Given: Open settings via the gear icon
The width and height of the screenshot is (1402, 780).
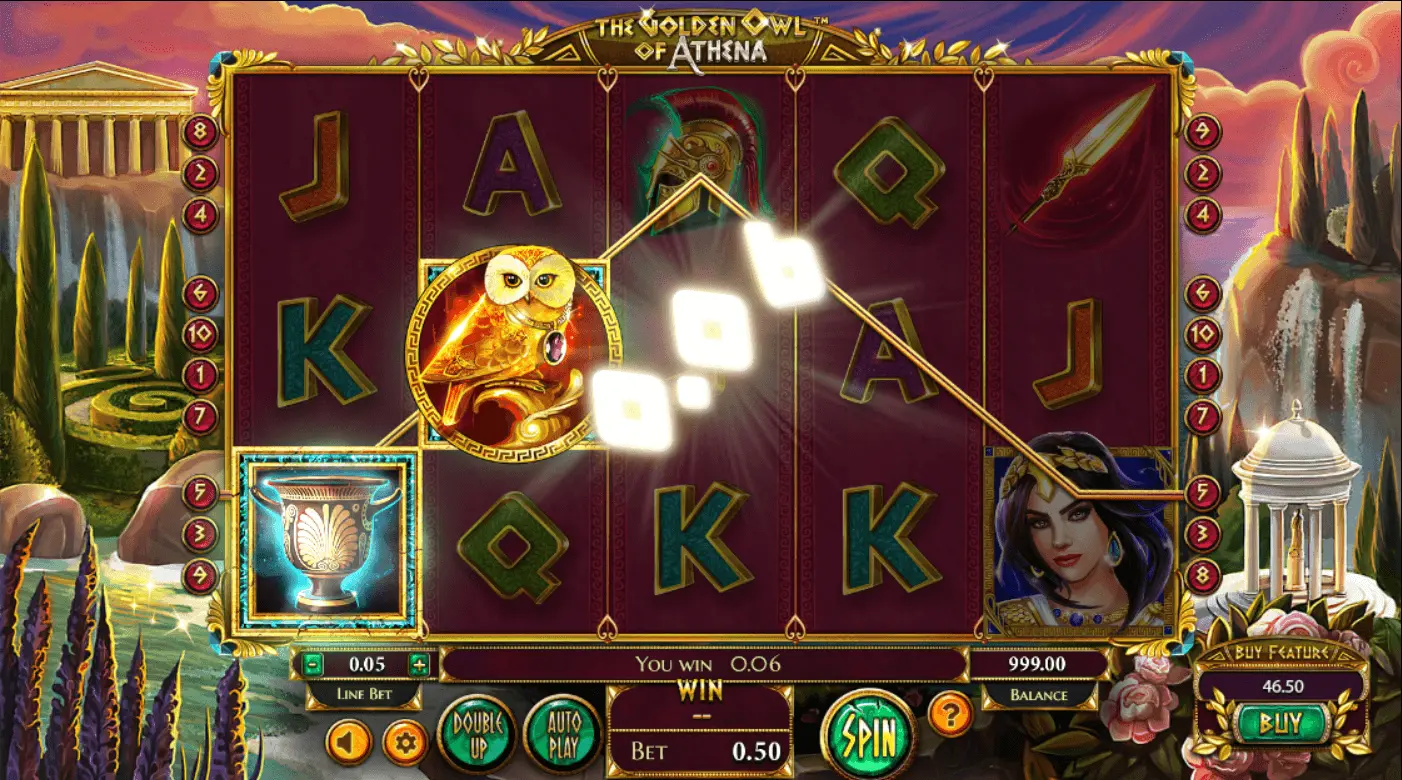Looking at the screenshot, I should 406,743.
